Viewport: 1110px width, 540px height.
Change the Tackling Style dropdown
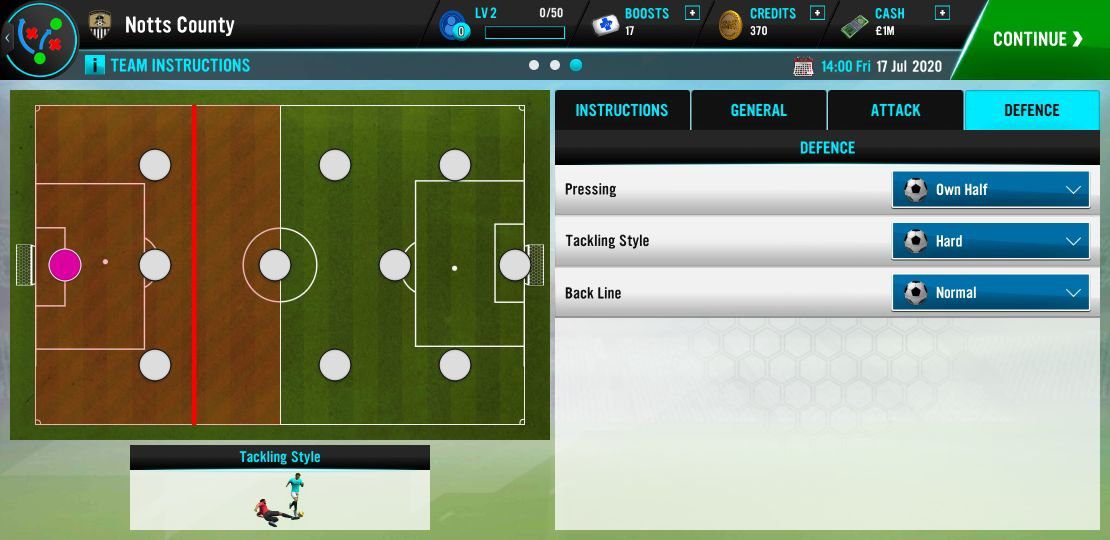click(990, 241)
